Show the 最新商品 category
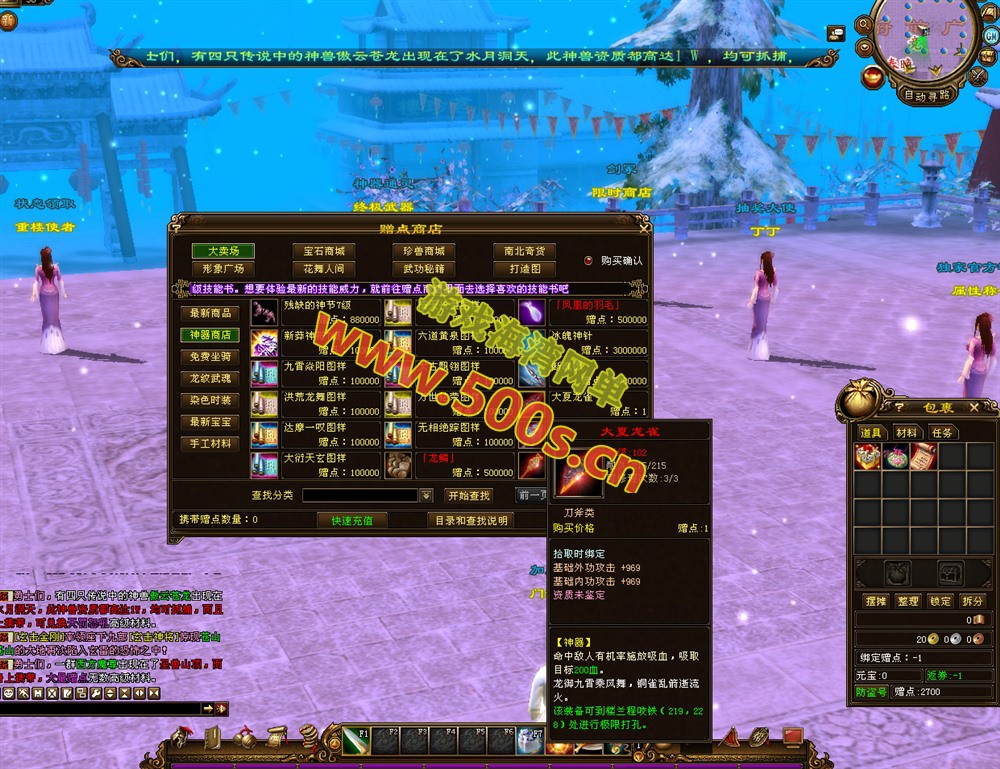This screenshot has height=769, width=1000. click(x=210, y=313)
